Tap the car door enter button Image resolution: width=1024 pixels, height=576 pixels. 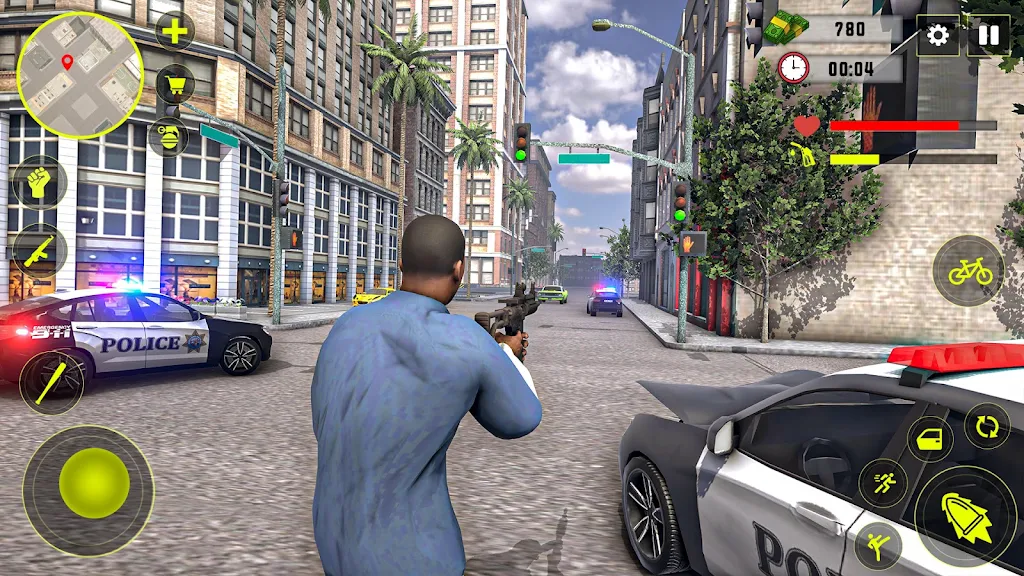click(930, 439)
